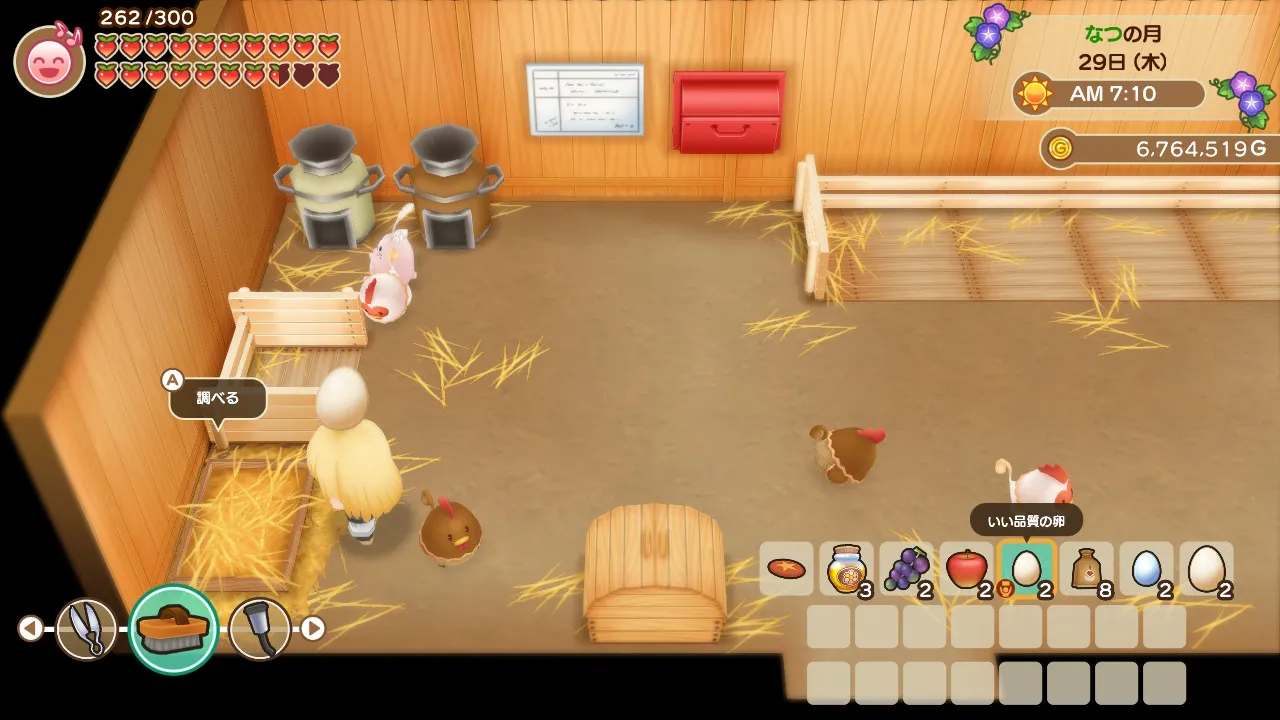The image size is (1280, 720).
Task: Choose the brown feed bag slot
Action: coord(1086,569)
